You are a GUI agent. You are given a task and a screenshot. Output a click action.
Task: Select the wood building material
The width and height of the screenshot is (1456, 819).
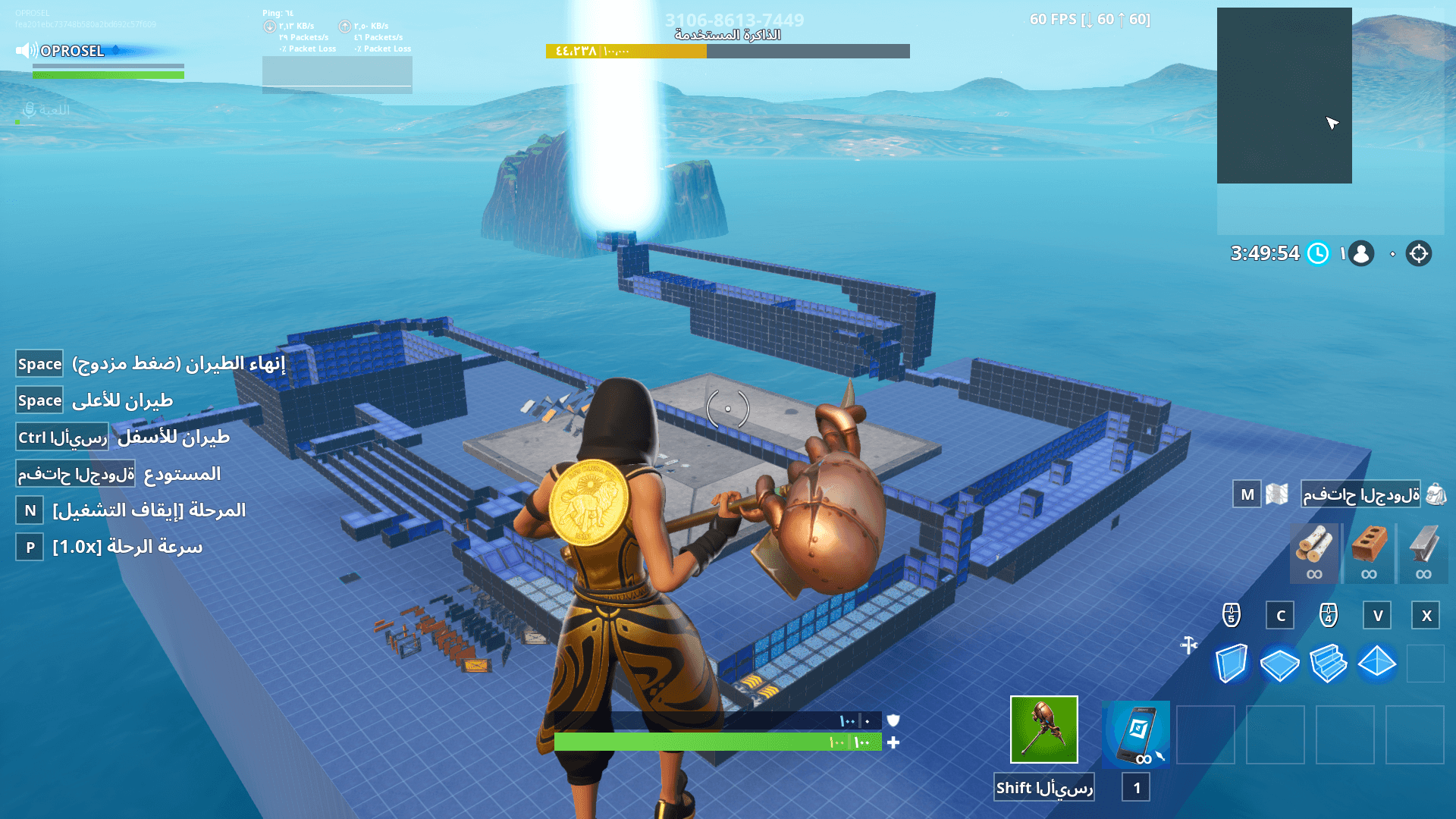[x=1313, y=554]
